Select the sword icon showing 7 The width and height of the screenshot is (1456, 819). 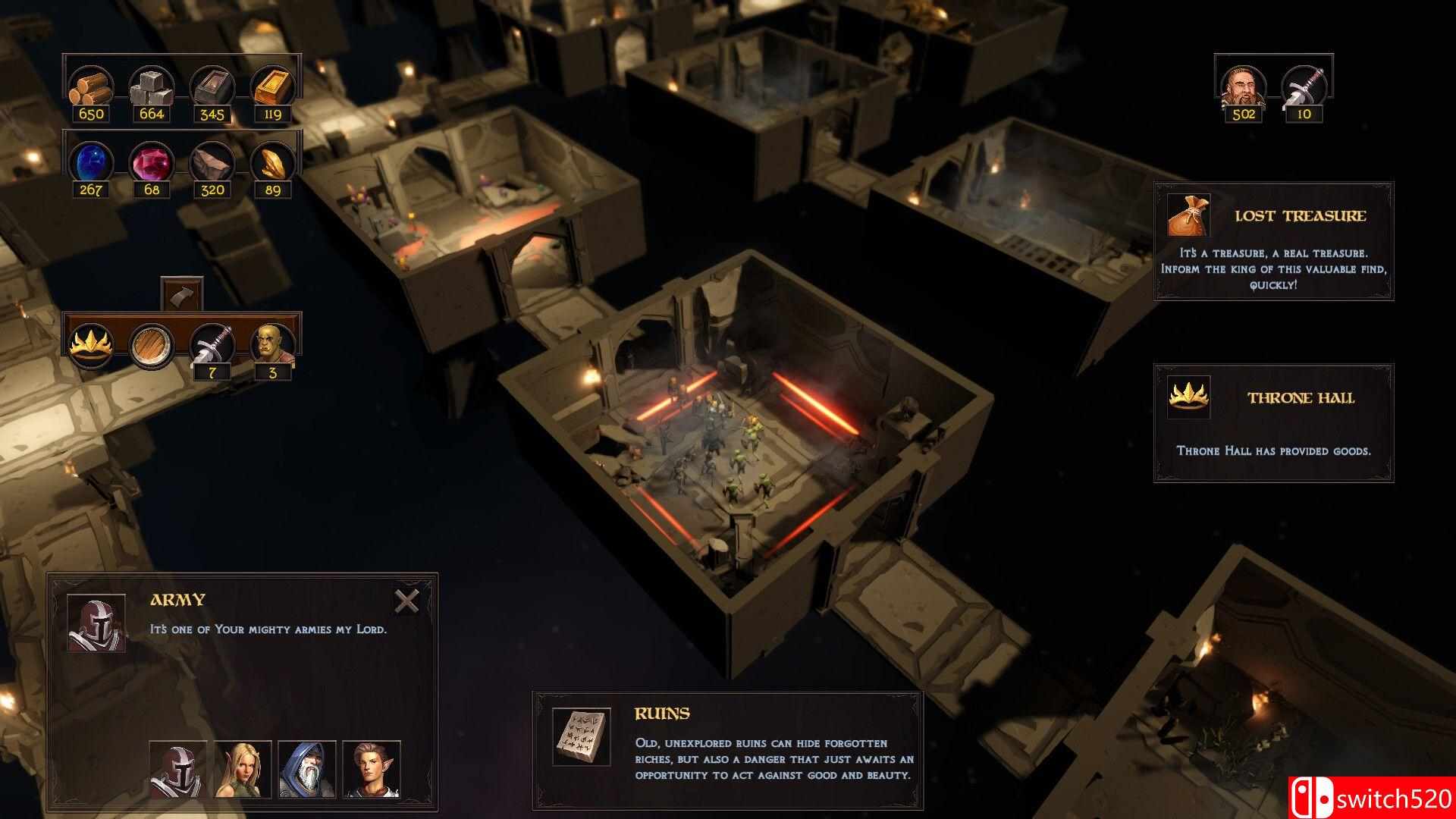212,345
